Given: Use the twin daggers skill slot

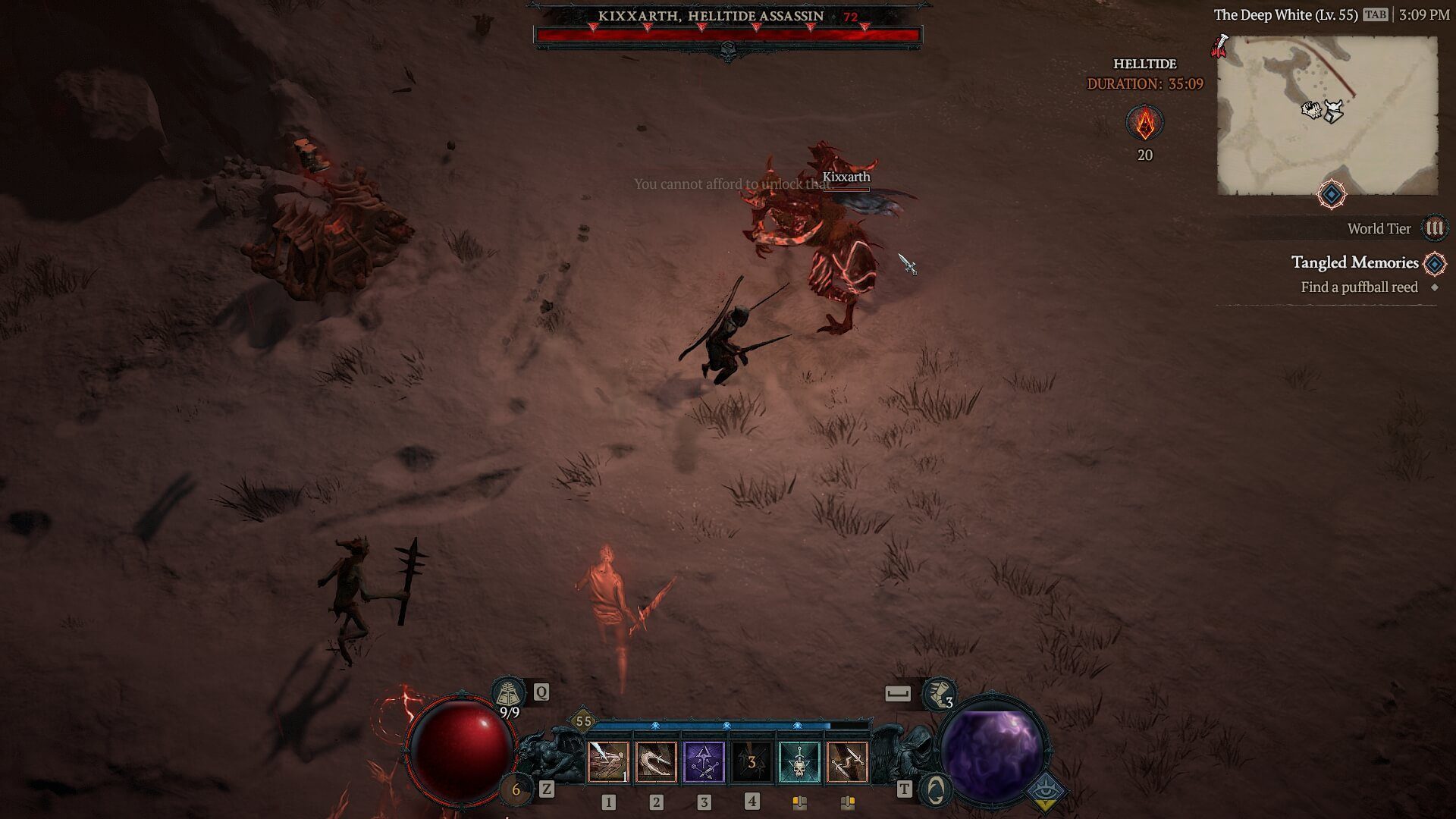Looking at the screenshot, I should pos(847,761).
